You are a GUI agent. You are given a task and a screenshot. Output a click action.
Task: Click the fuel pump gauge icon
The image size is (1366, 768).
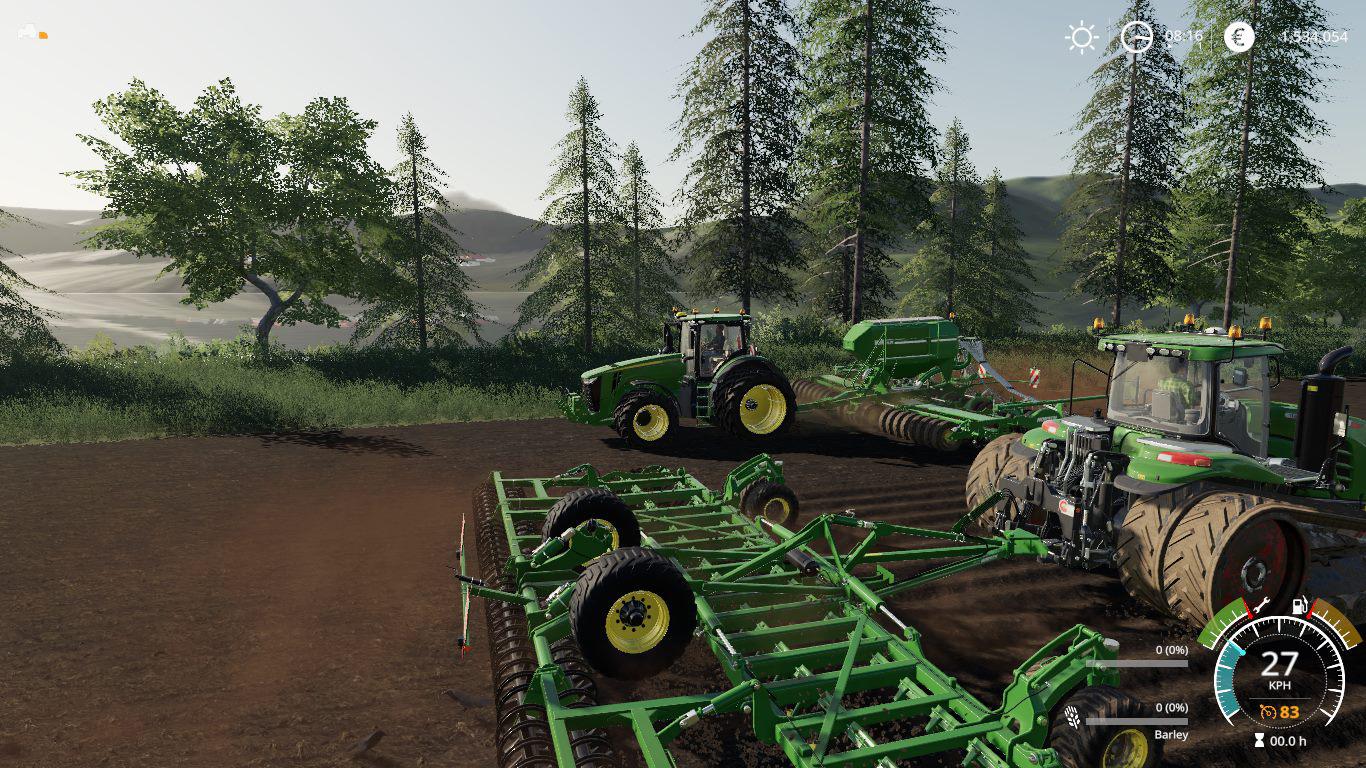point(1300,605)
